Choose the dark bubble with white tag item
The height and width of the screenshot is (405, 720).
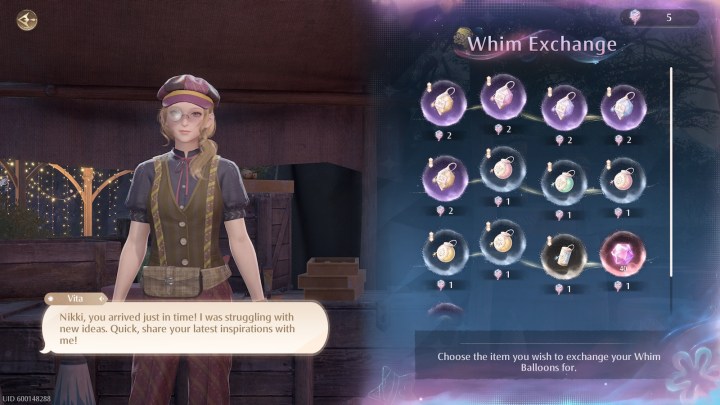click(561, 255)
